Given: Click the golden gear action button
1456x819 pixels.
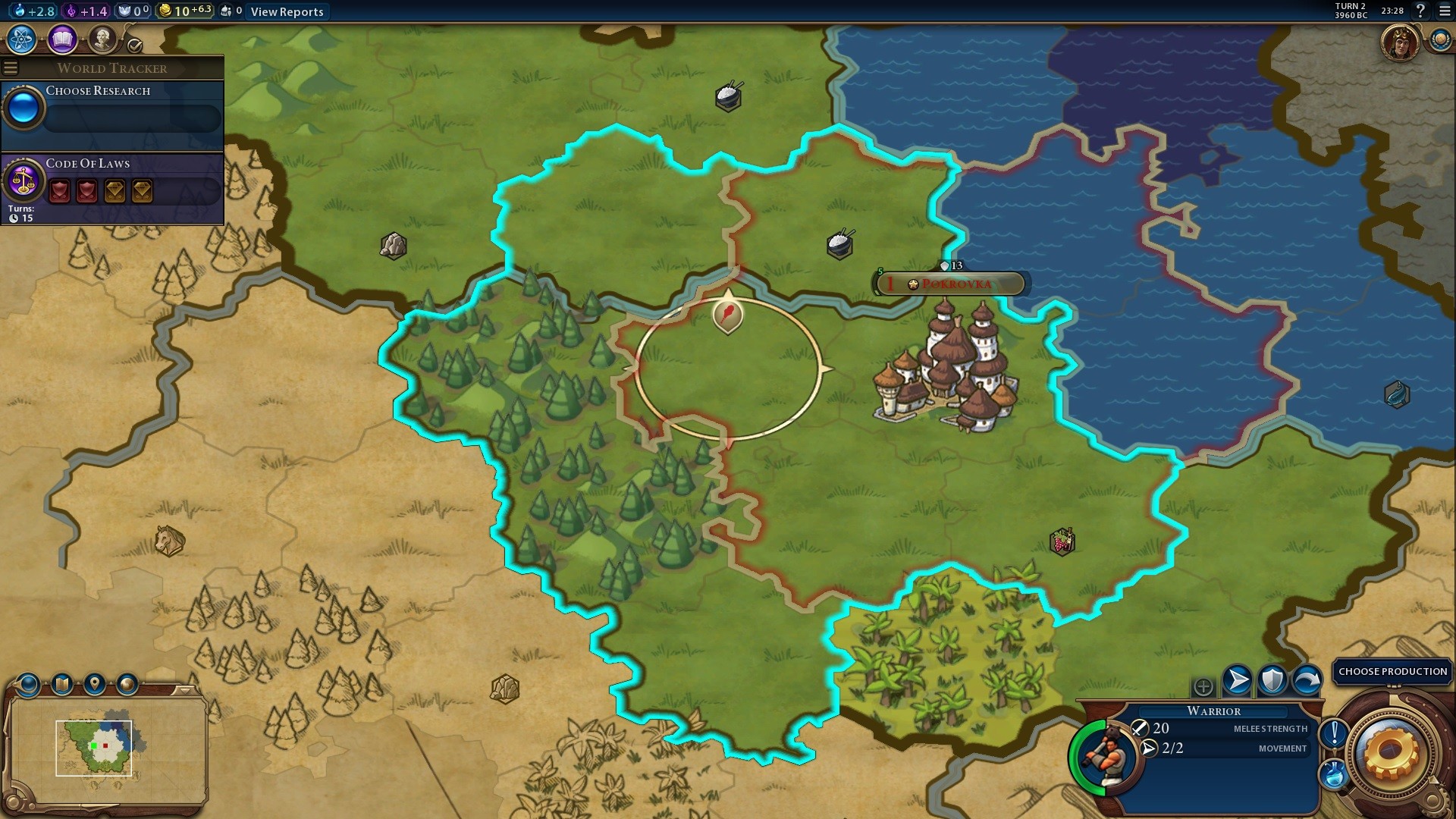Looking at the screenshot, I should tap(1391, 752).
